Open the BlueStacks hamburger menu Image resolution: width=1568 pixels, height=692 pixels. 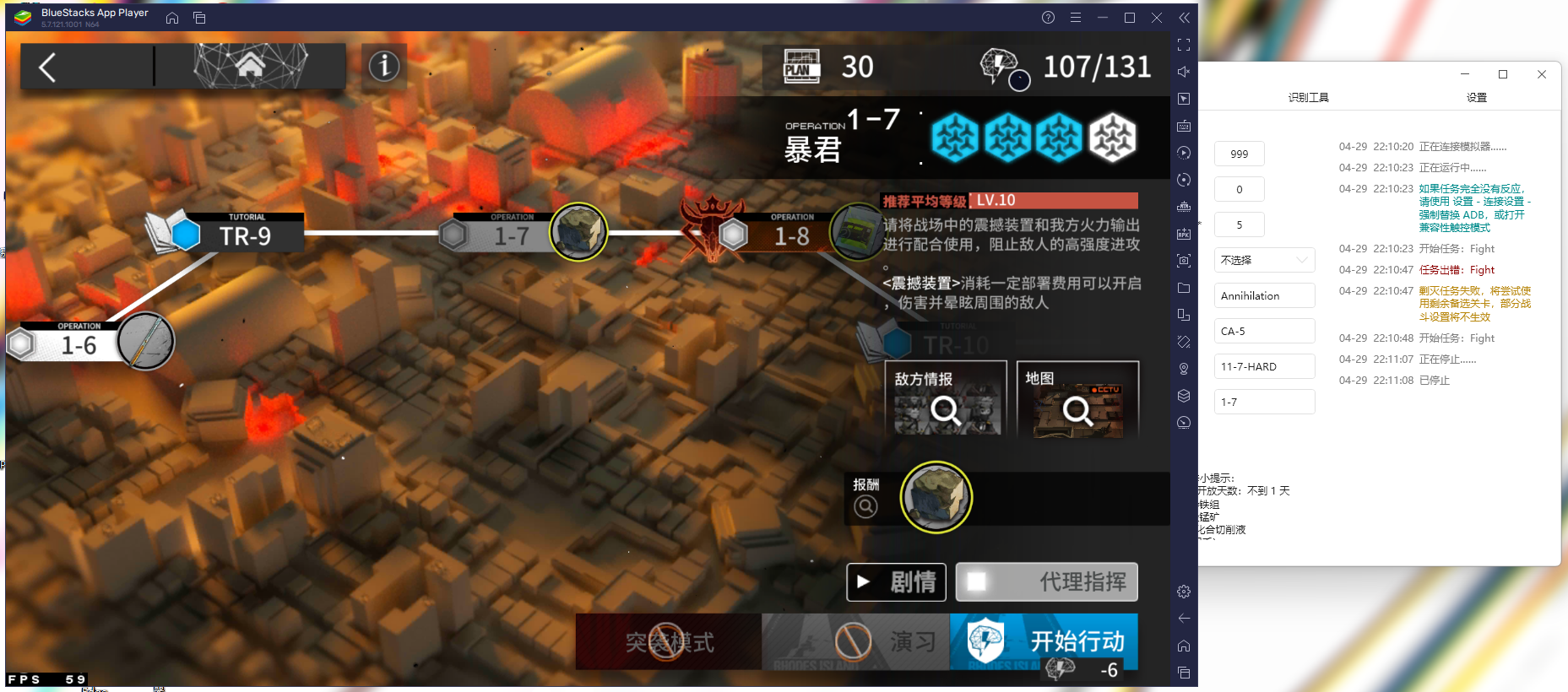[1075, 17]
